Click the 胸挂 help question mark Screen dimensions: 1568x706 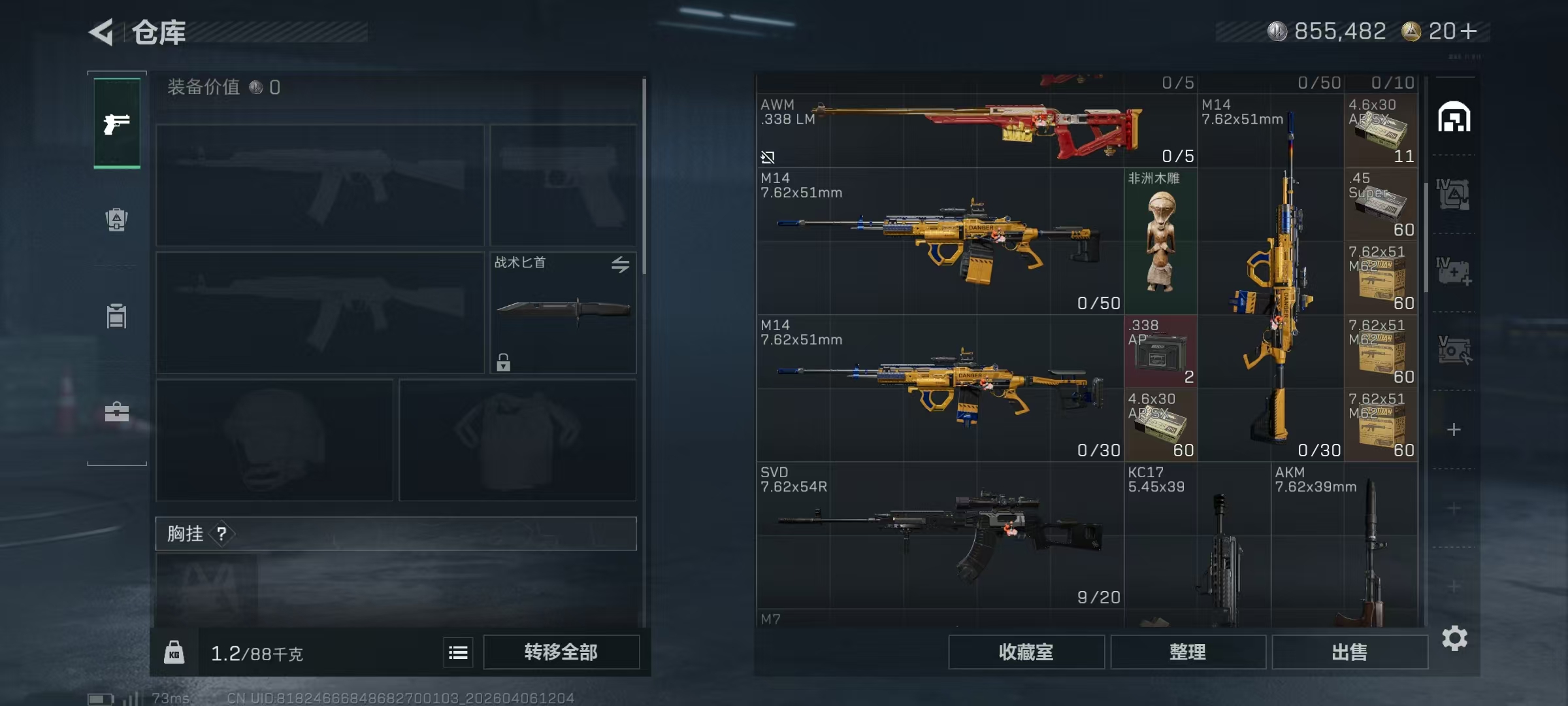point(222,533)
